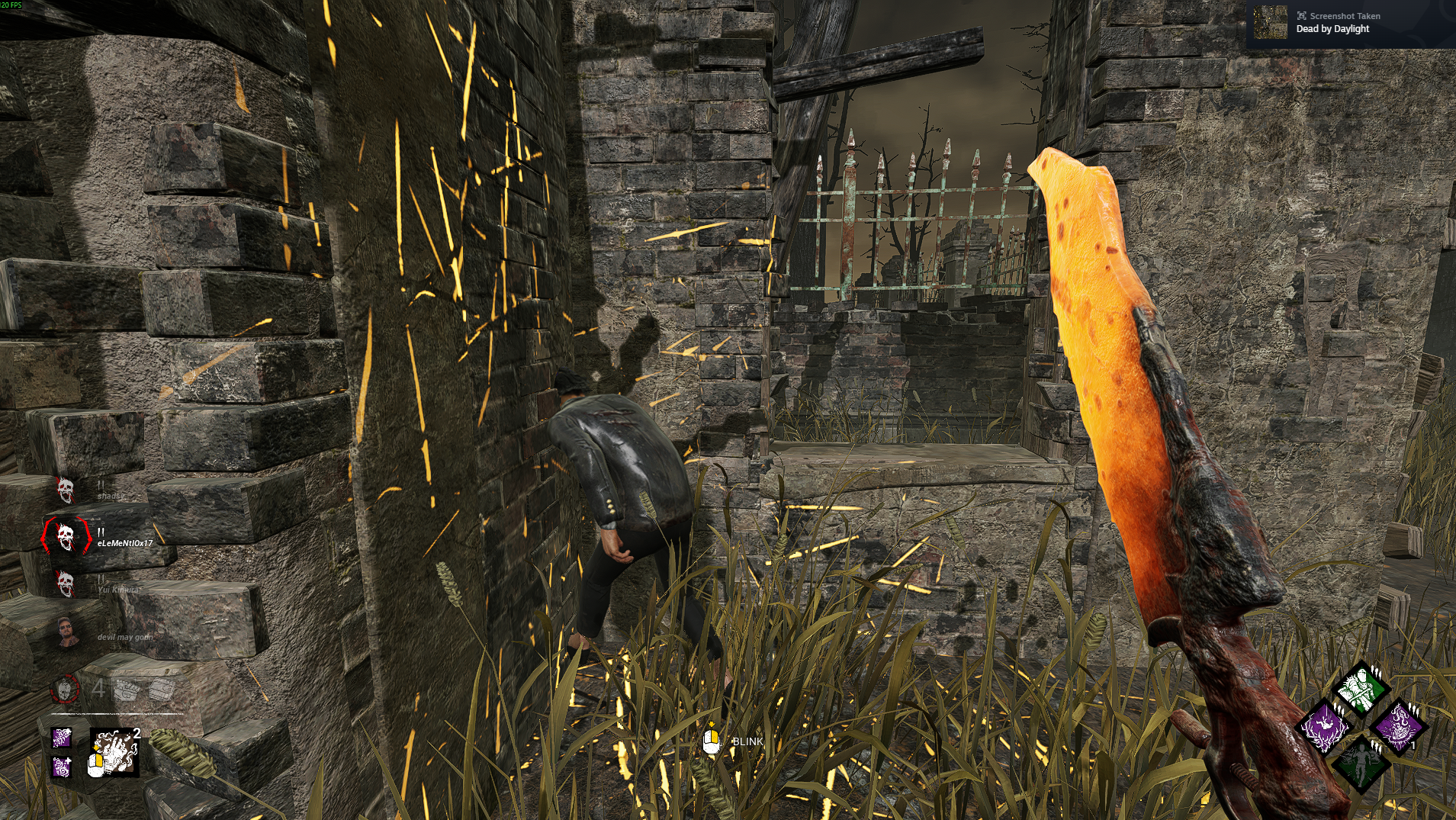The image size is (1456, 820).
Task: Click the Blink power icon showing 2 charges
Action: tap(114, 751)
